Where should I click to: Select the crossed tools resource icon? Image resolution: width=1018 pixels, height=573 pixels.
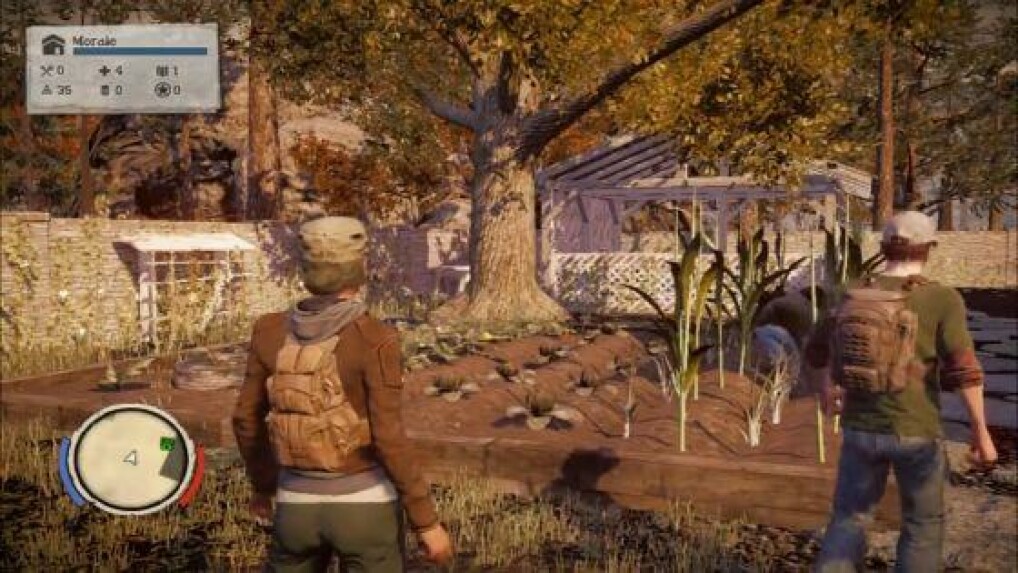(x=46, y=71)
